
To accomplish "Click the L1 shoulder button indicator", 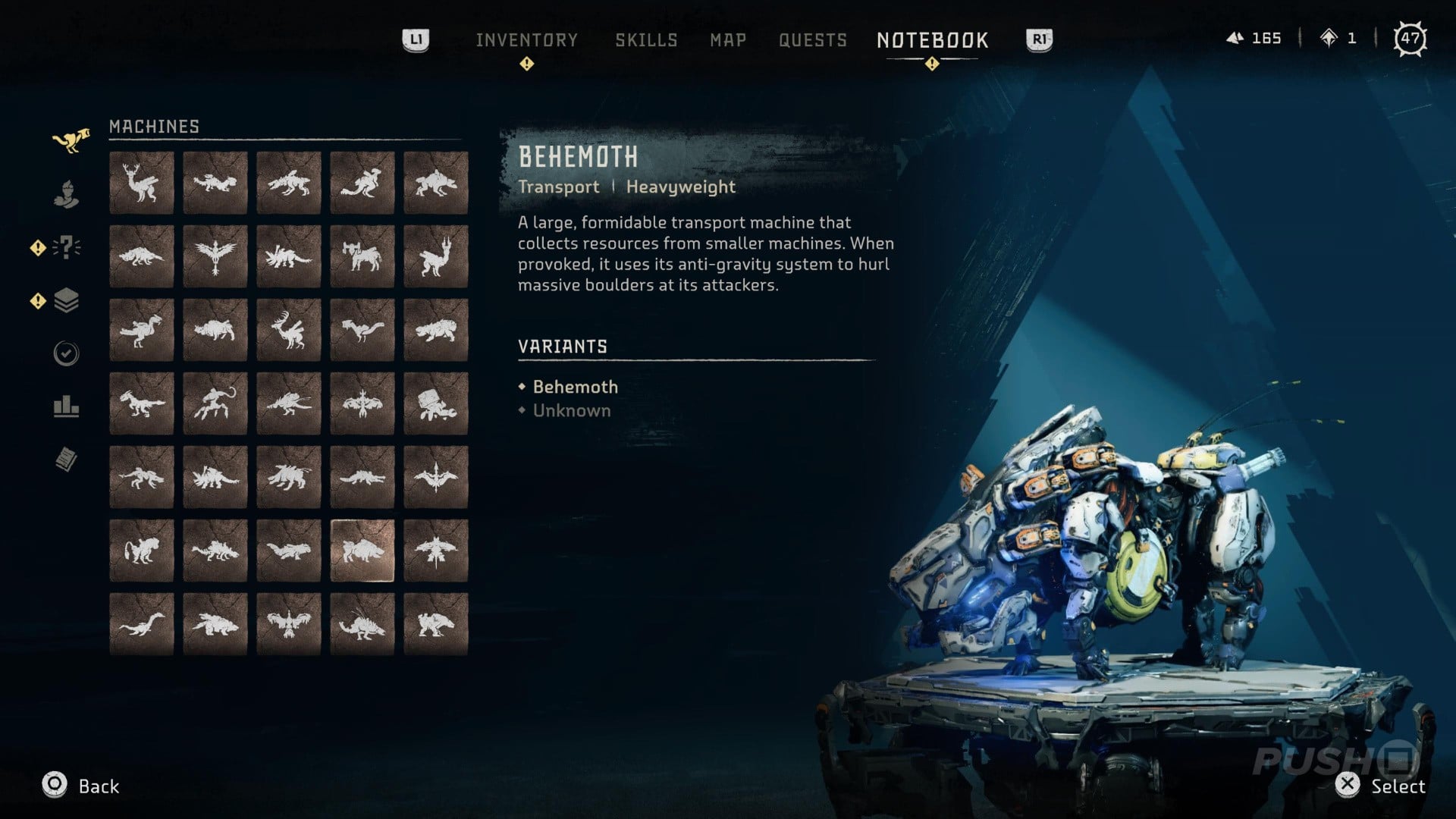I will [x=416, y=39].
